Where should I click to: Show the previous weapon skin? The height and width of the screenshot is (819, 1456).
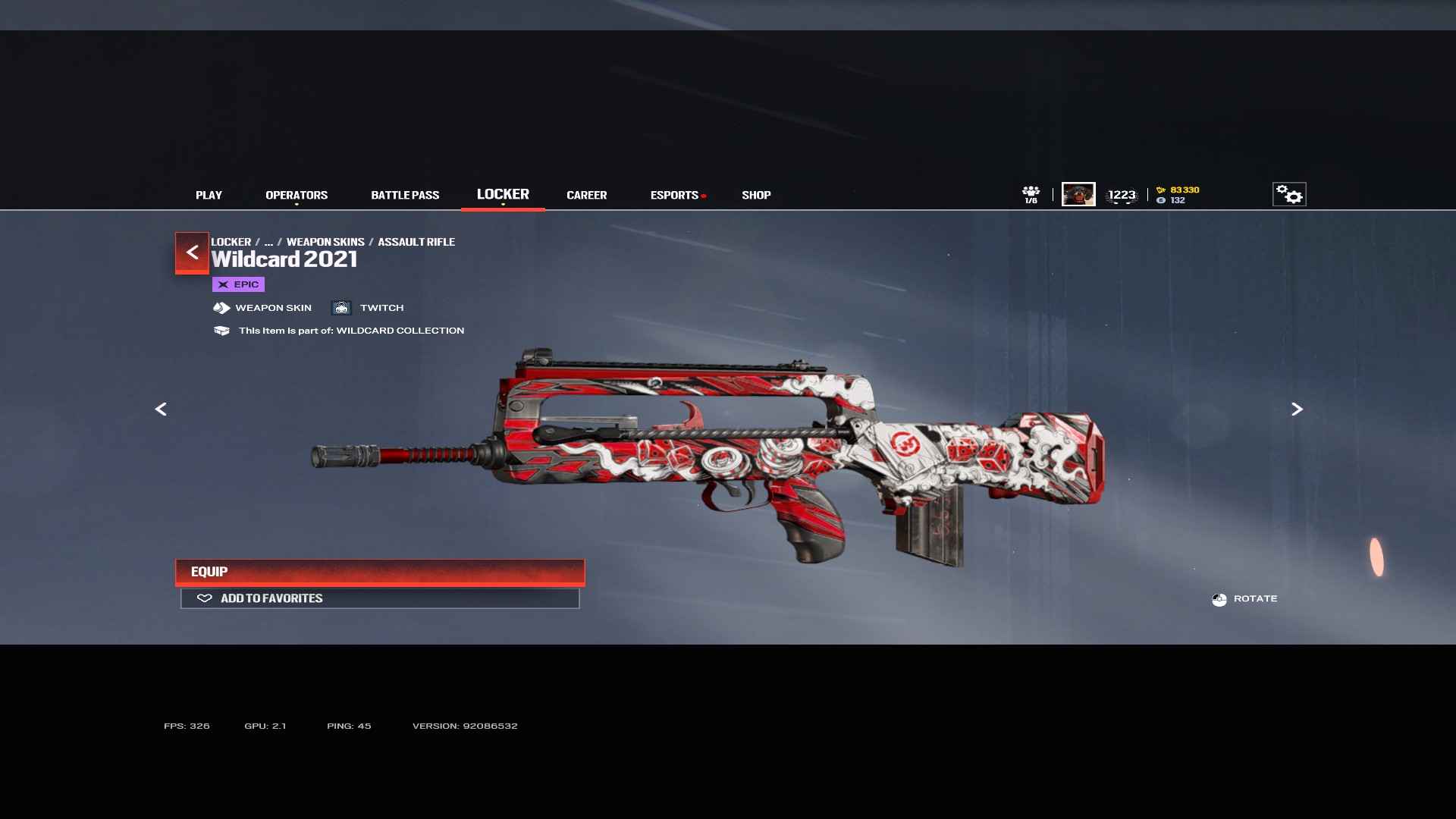coord(161,409)
